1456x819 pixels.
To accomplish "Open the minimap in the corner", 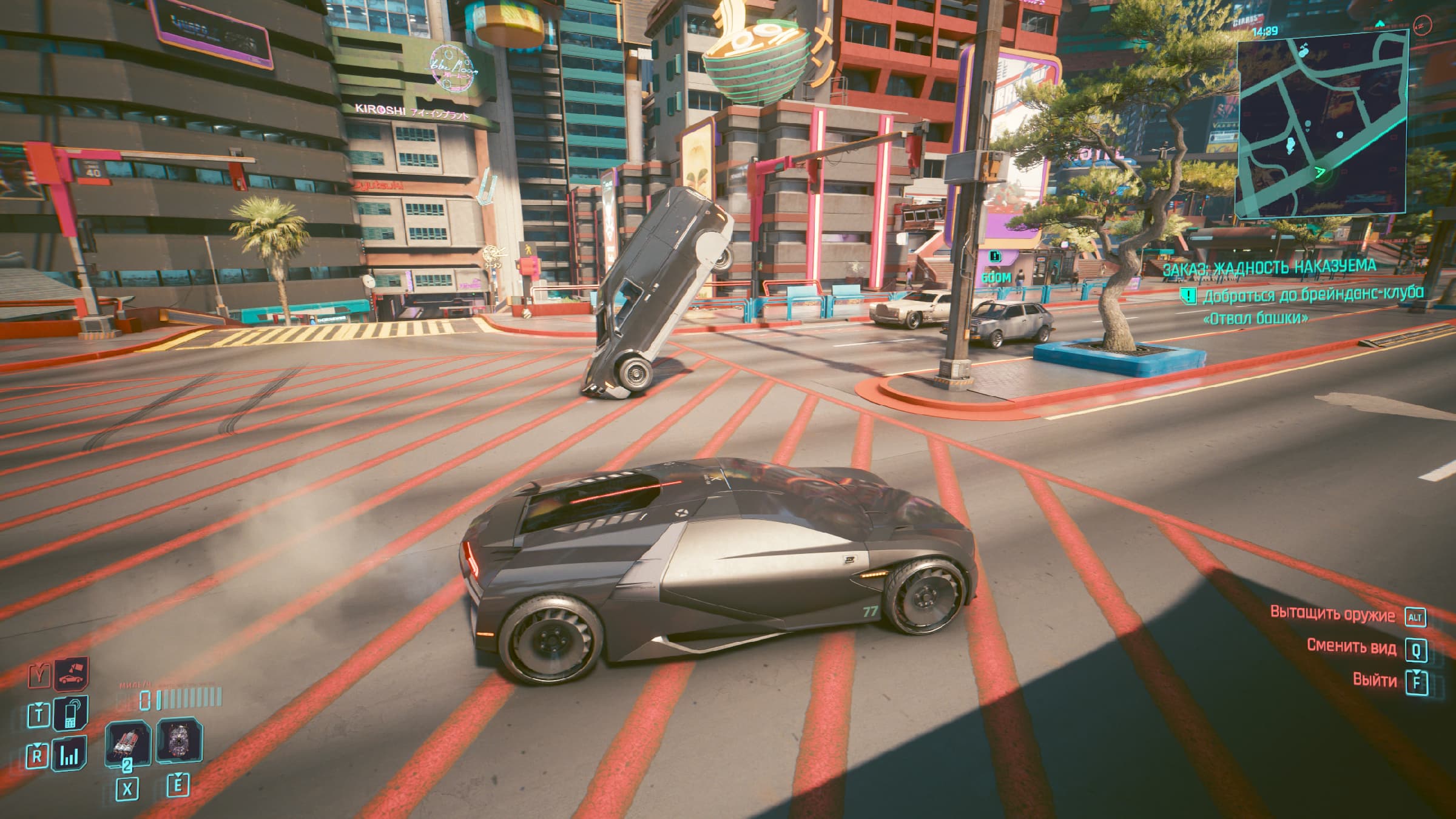I will (x=1322, y=124).
